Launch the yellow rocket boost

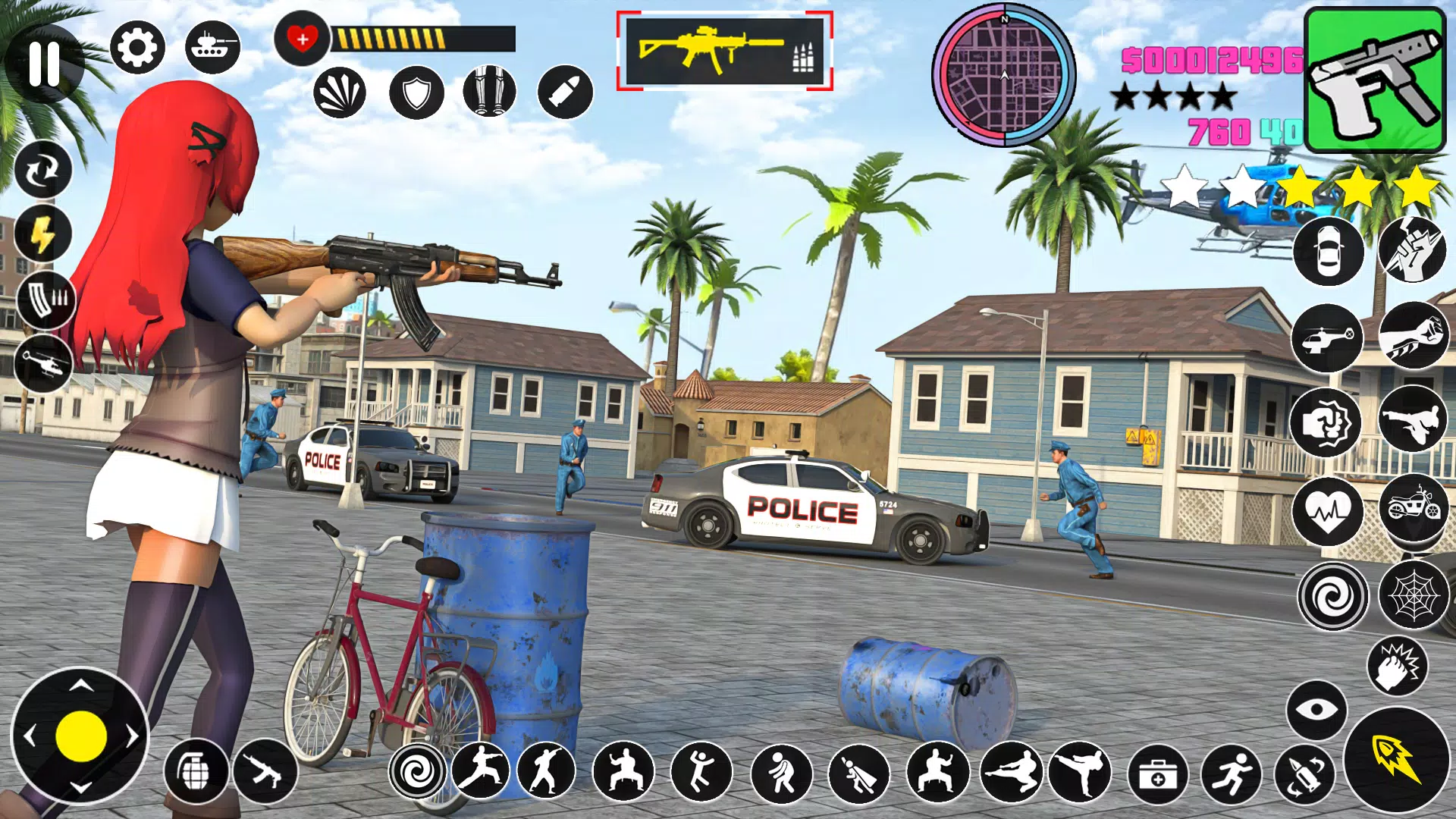pos(1397,759)
